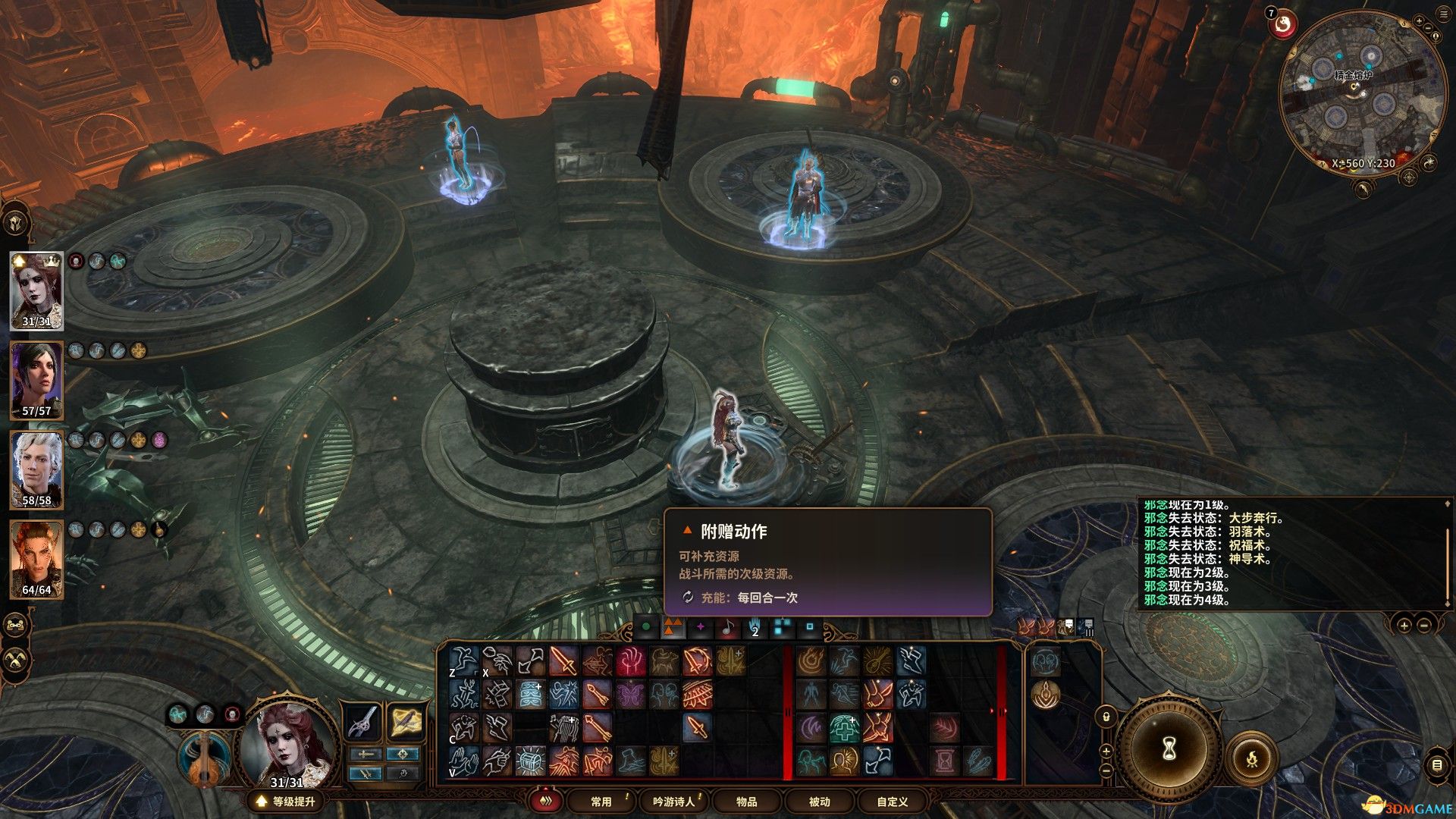Select the 物品 (Items) hotbar tab
This screenshot has width=1456, height=819.
click(x=746, y=802)
